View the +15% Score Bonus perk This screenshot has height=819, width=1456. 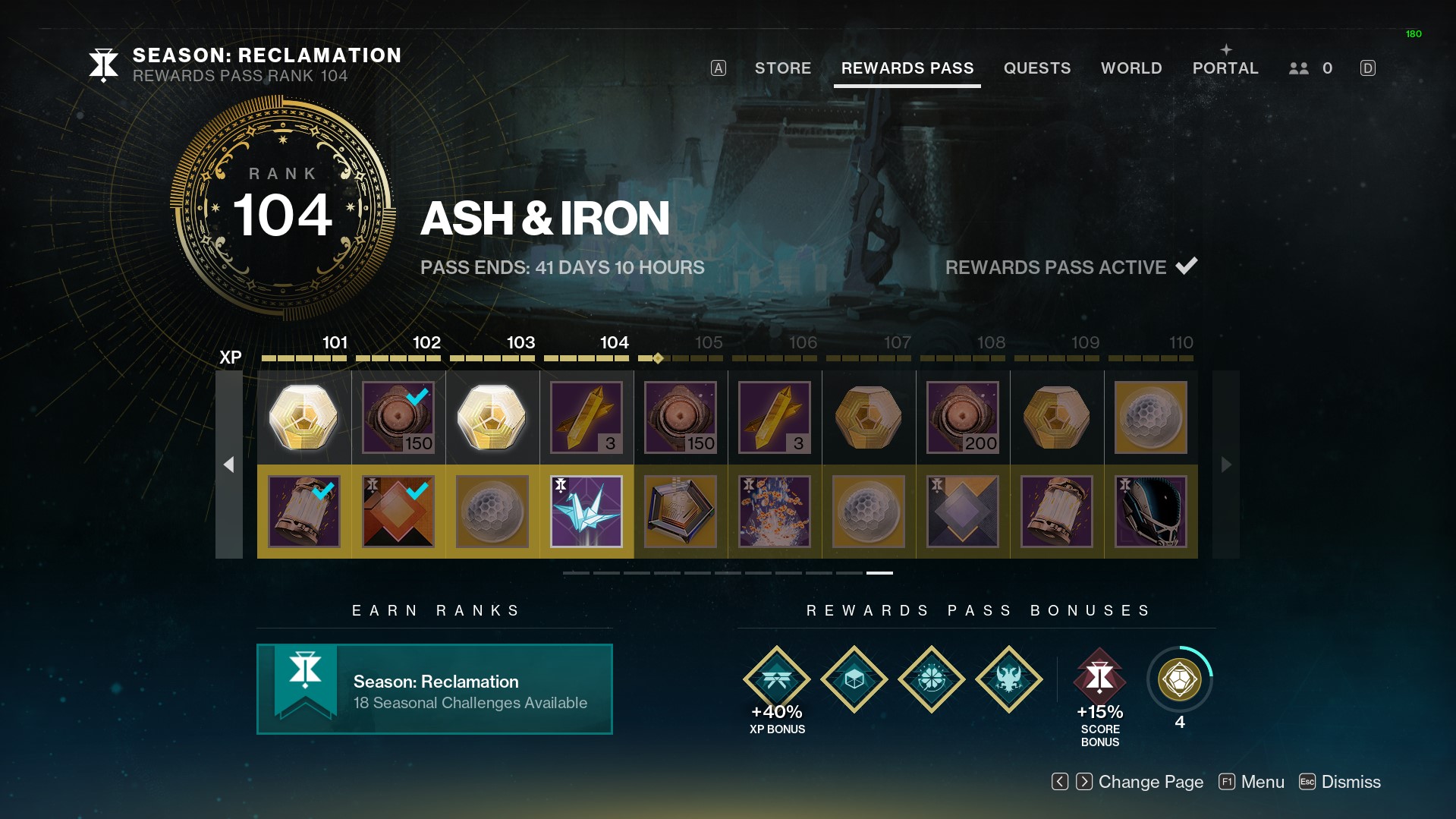click(1099, 678)
